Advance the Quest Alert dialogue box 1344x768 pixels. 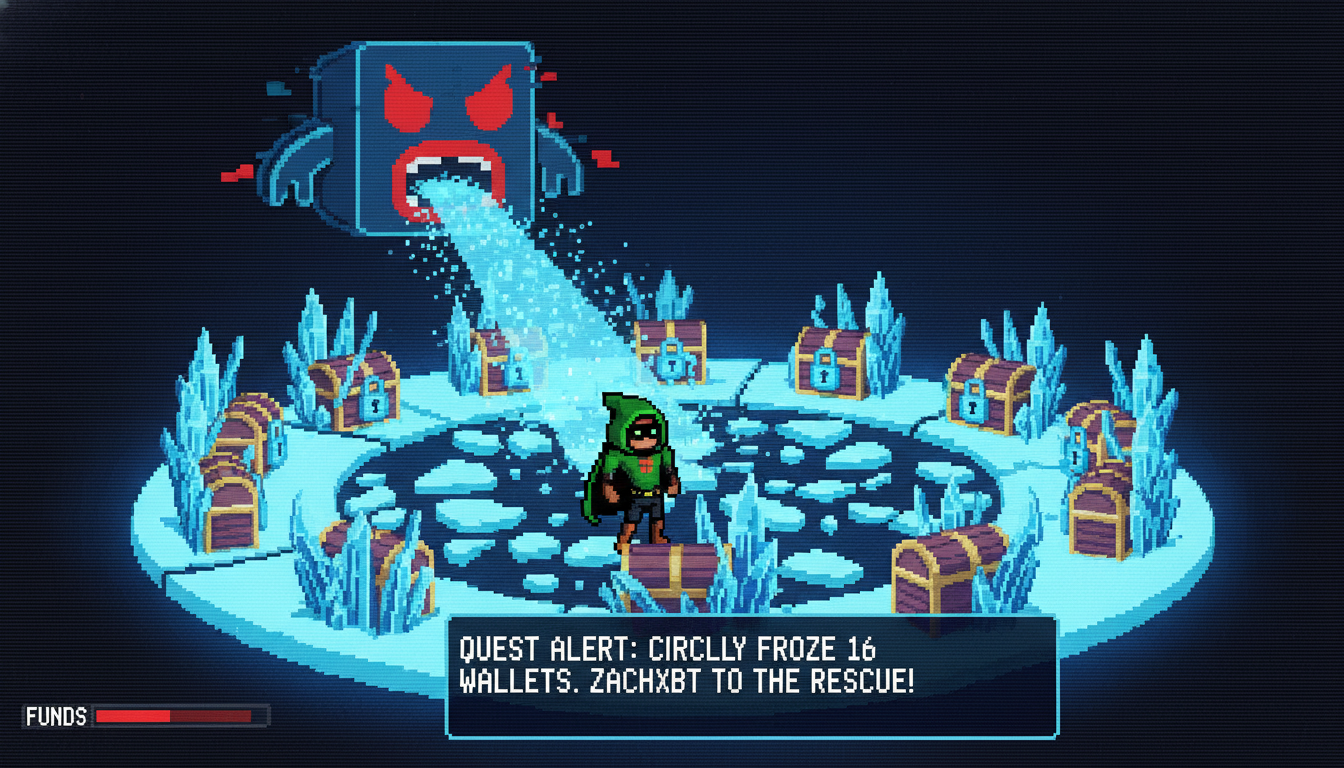751,677
